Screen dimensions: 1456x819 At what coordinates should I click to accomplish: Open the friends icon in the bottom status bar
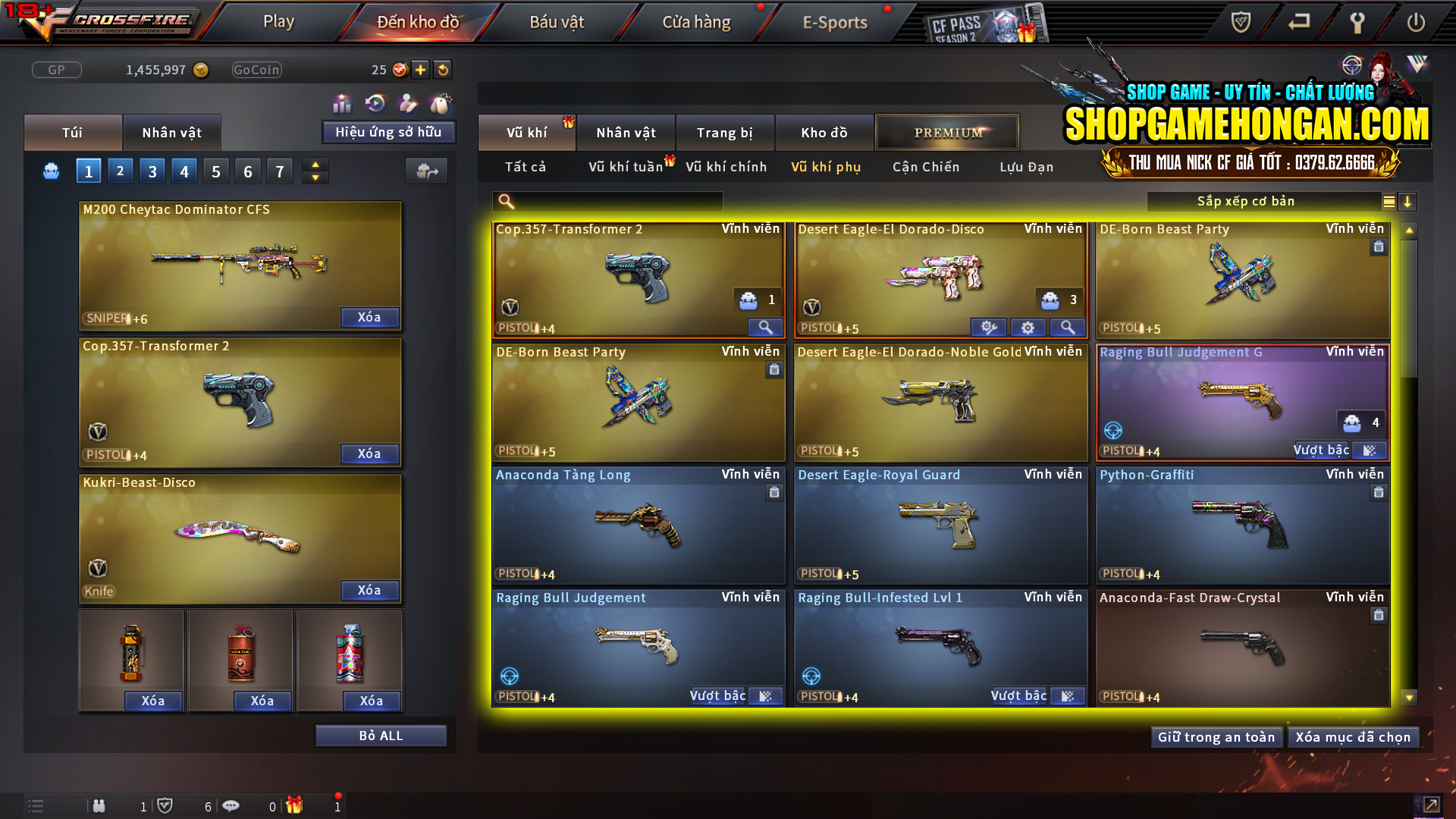pos(99,805)
